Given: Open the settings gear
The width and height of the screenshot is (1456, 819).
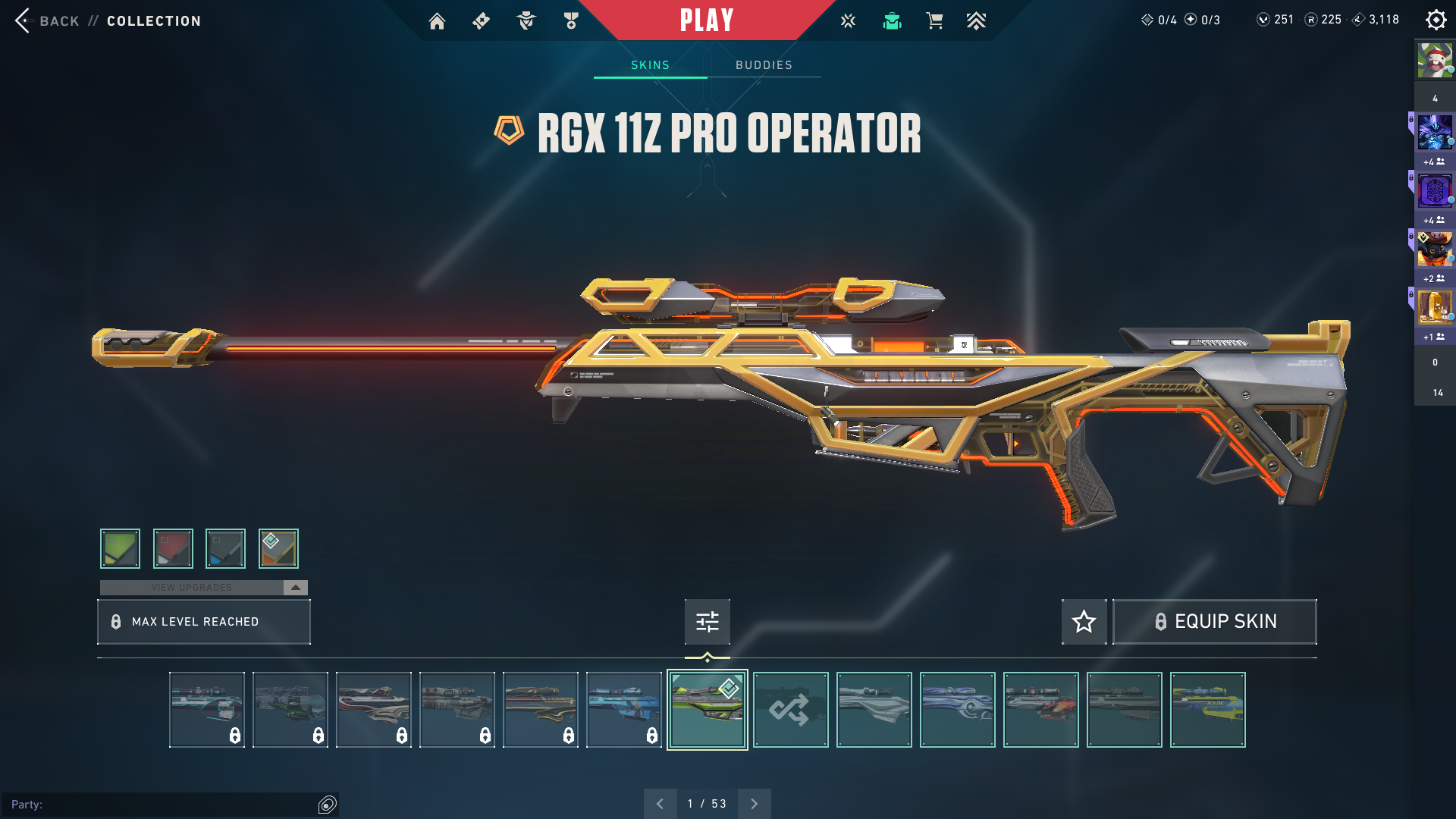Looking at the screenshot, I should pyautogui.click(x=1436, y=20).
